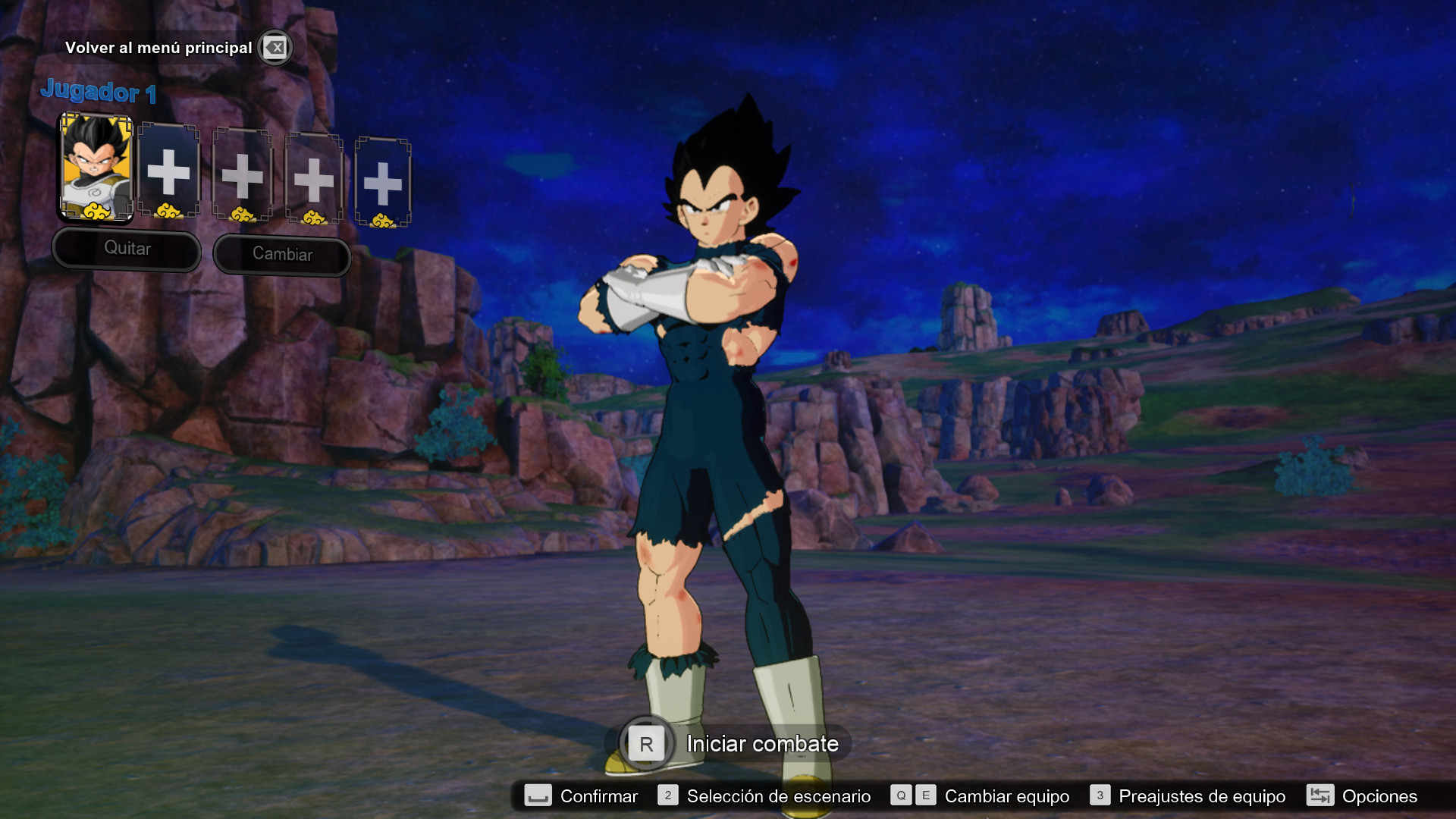Click the Q key icon for Cambiar equipo

point(901,796)
